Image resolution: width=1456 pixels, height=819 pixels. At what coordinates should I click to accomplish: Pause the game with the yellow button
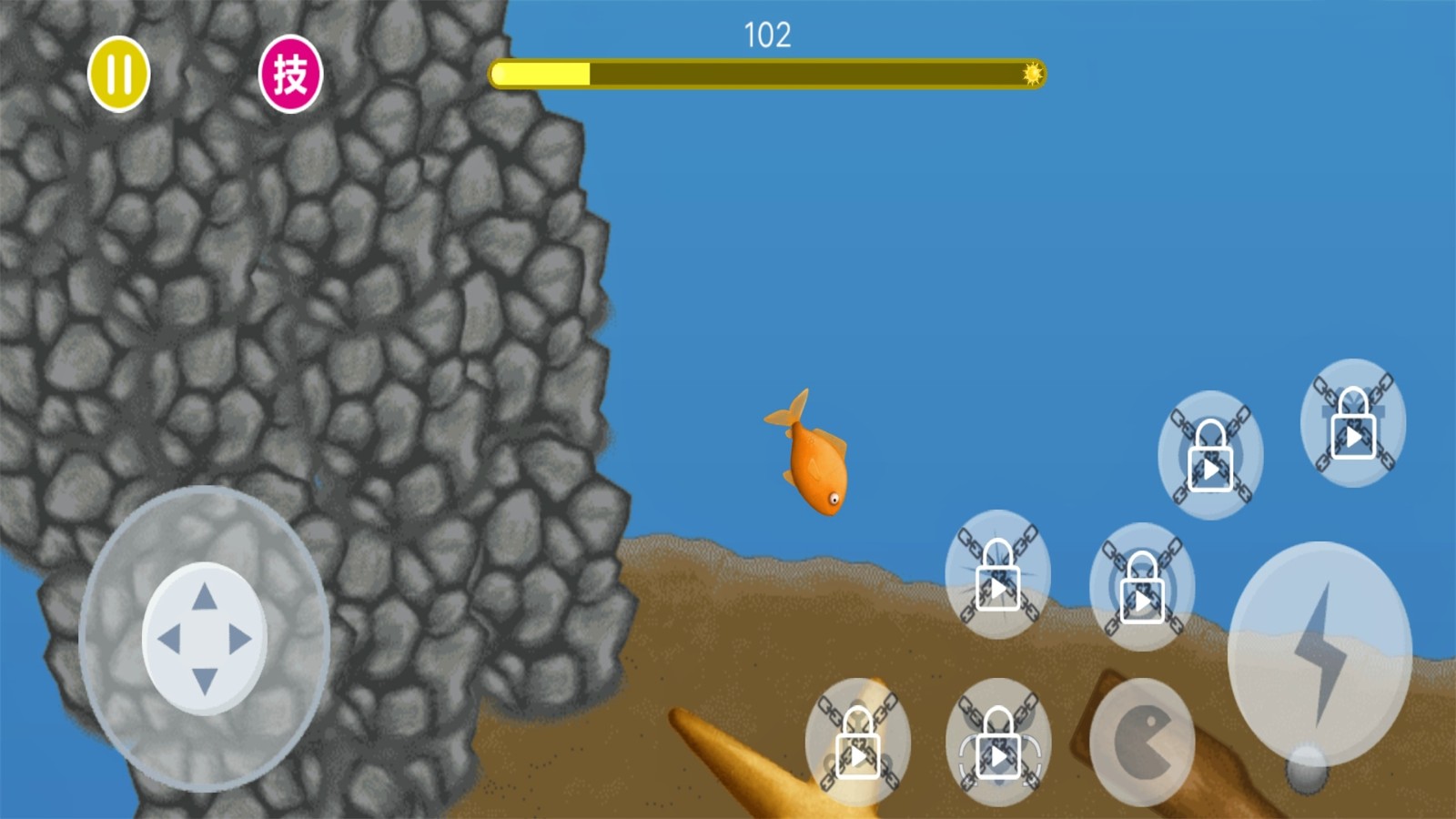(118, 74)
